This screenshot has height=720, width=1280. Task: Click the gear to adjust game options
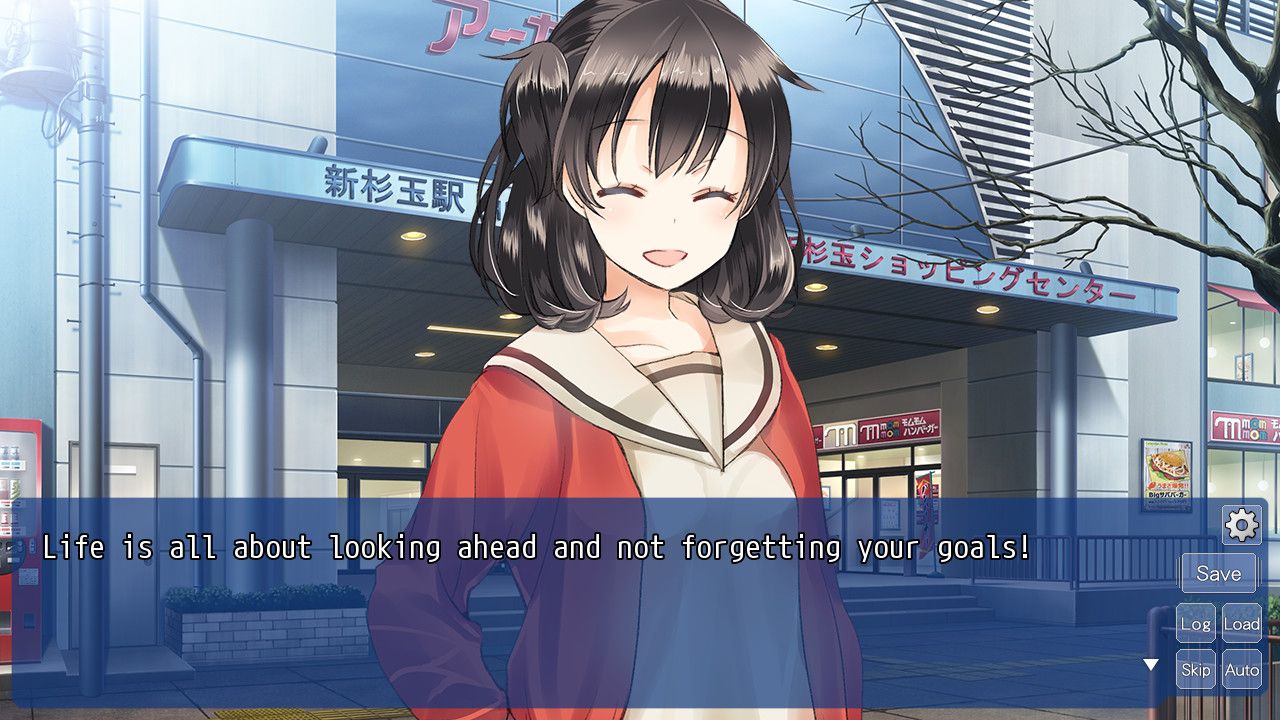click(x=1240, y=523)
